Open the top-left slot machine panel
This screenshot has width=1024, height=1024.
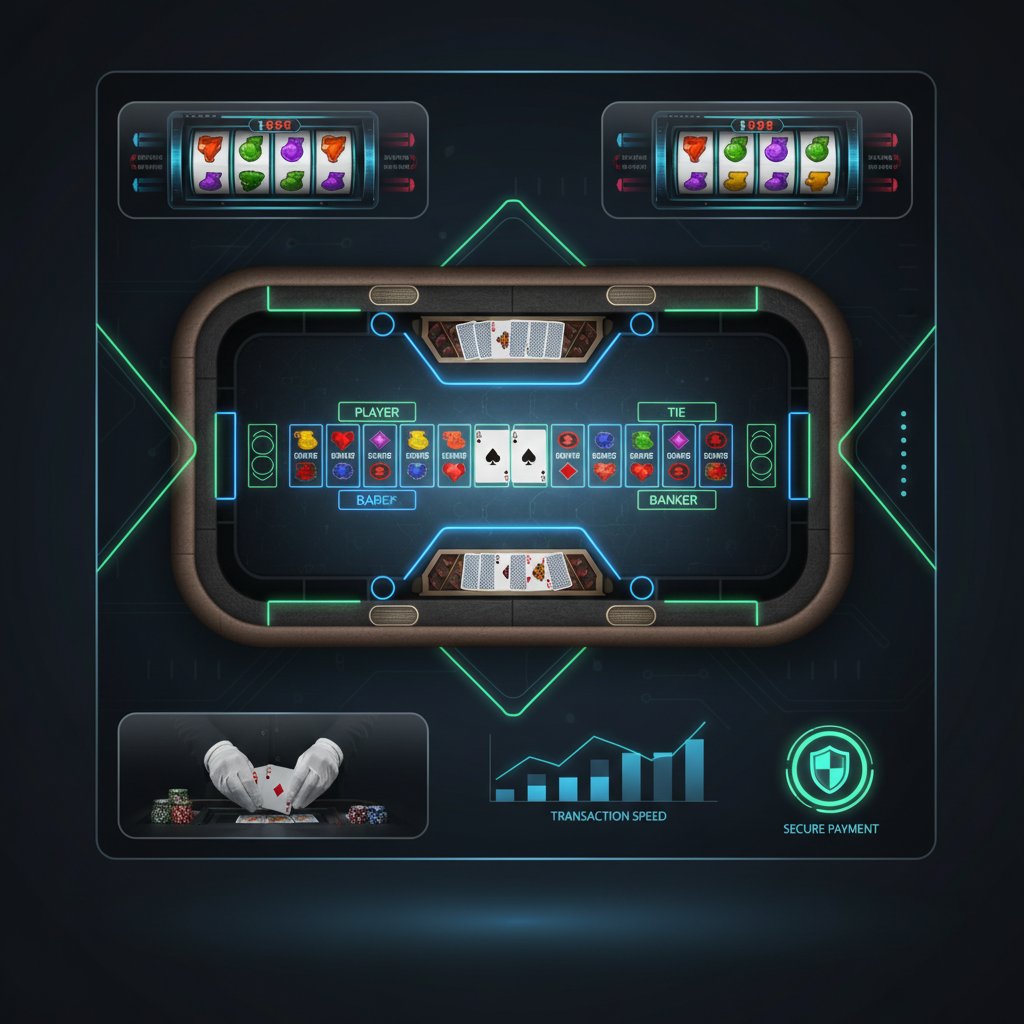(x=273, y=160)
